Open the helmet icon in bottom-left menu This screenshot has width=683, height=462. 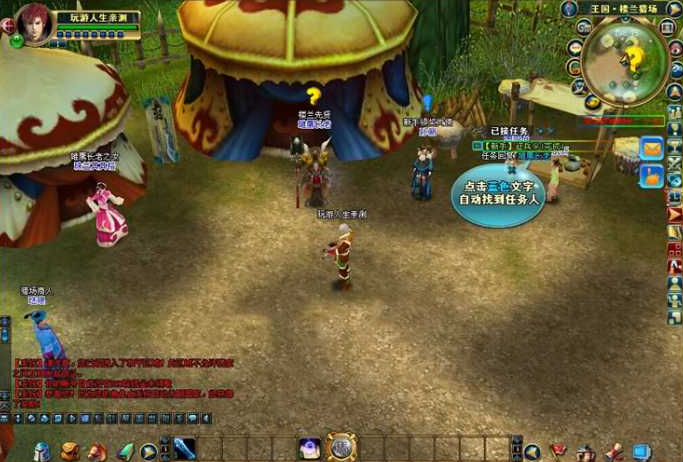pyautogui.click(x=41, y=451)
